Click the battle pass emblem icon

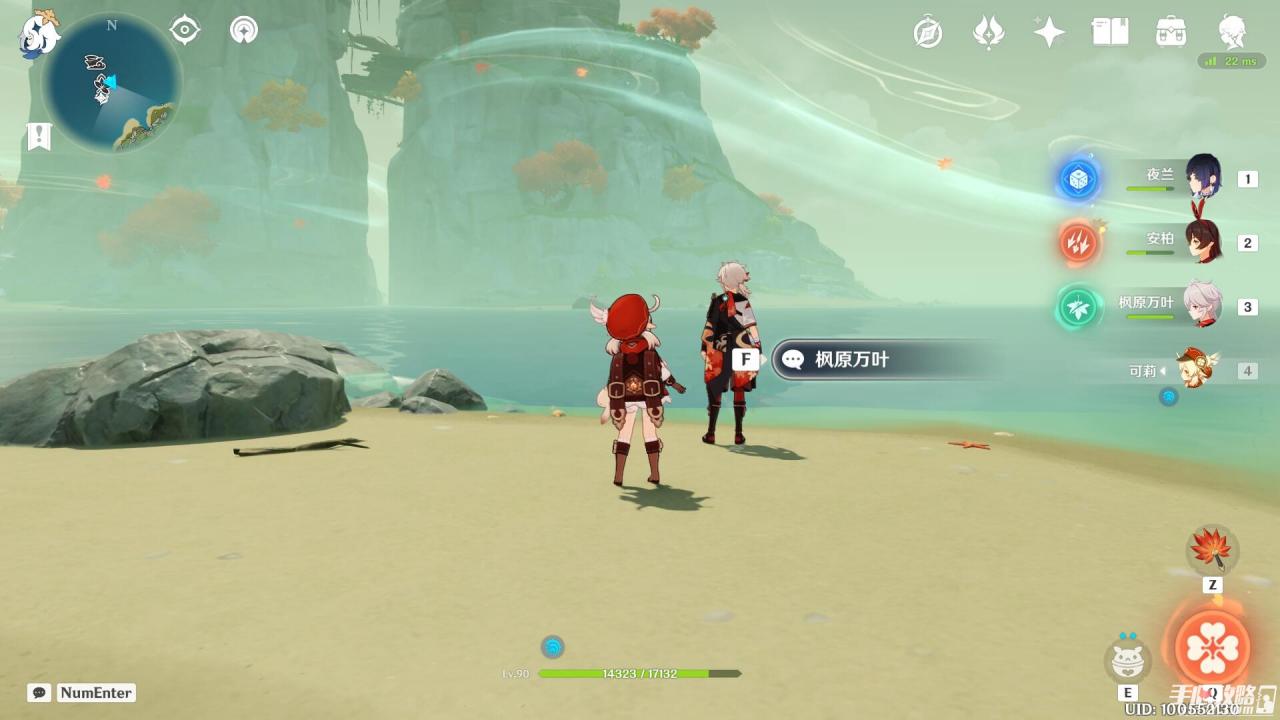tap(989, 33)
